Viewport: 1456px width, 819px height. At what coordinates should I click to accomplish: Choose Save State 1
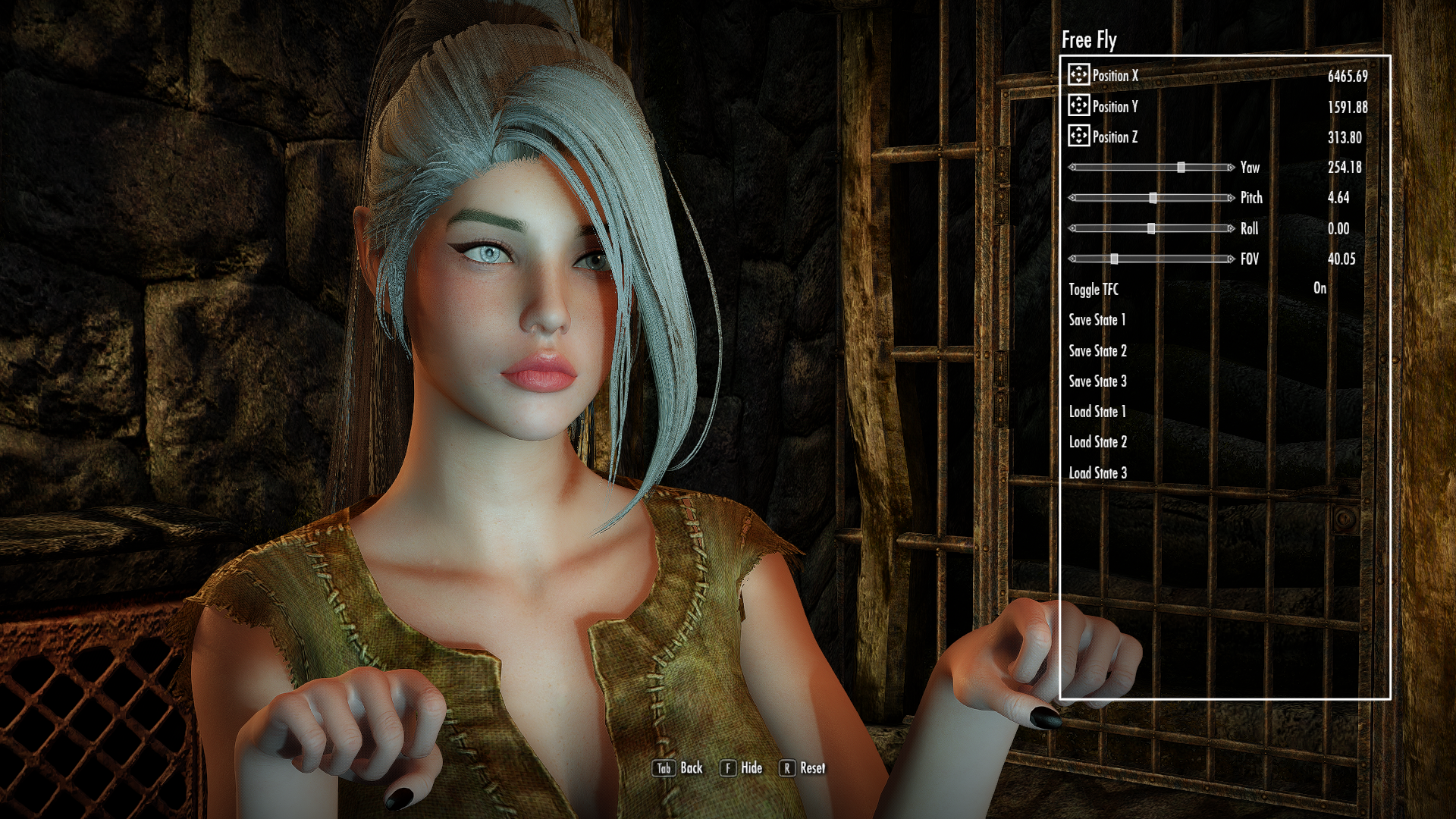point(1097,320)
